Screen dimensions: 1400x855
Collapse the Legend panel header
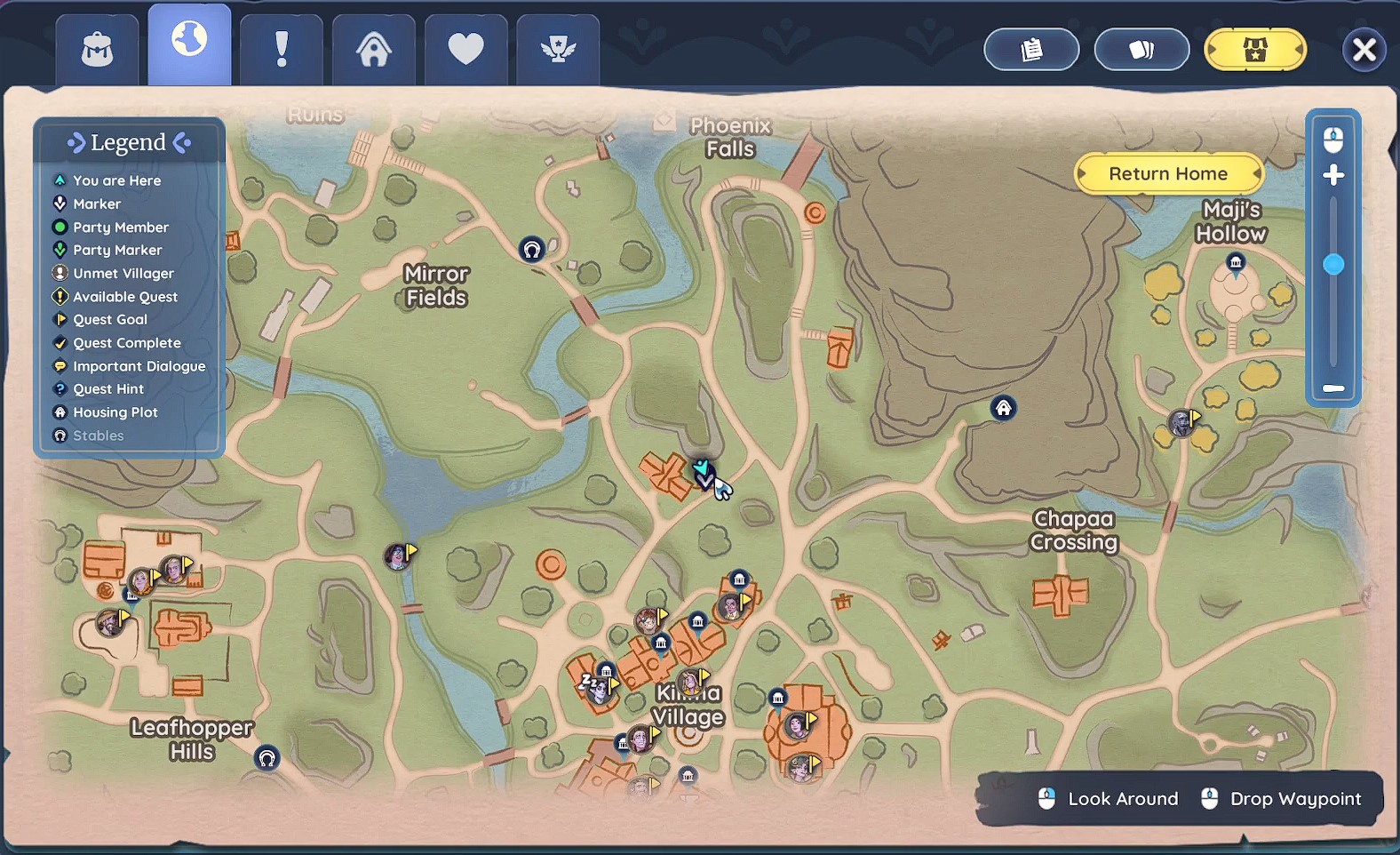(x=129, y=143)
